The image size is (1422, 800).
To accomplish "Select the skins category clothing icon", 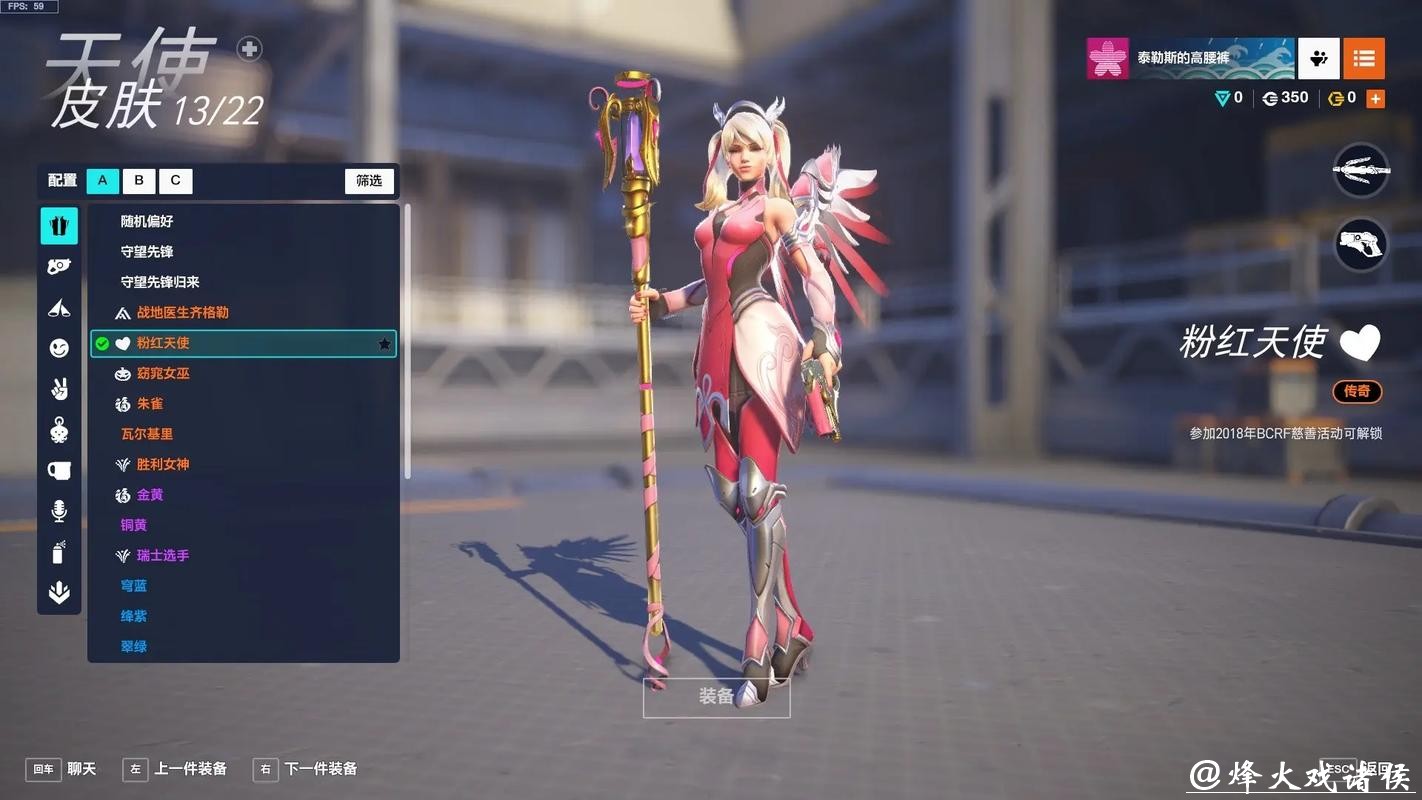I will tap(59, 225).
